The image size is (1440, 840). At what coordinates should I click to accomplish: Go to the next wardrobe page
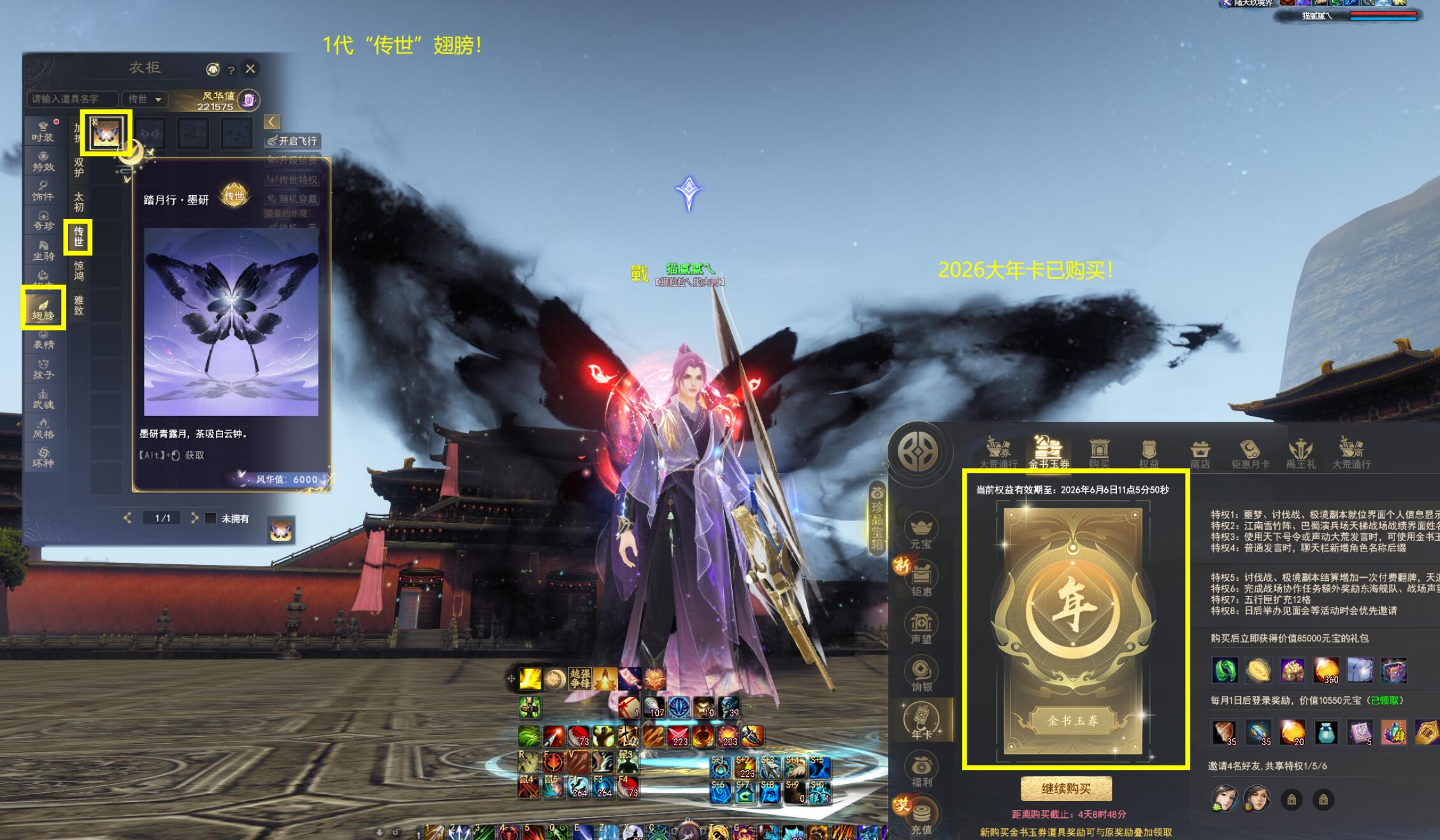pos(194,518)
